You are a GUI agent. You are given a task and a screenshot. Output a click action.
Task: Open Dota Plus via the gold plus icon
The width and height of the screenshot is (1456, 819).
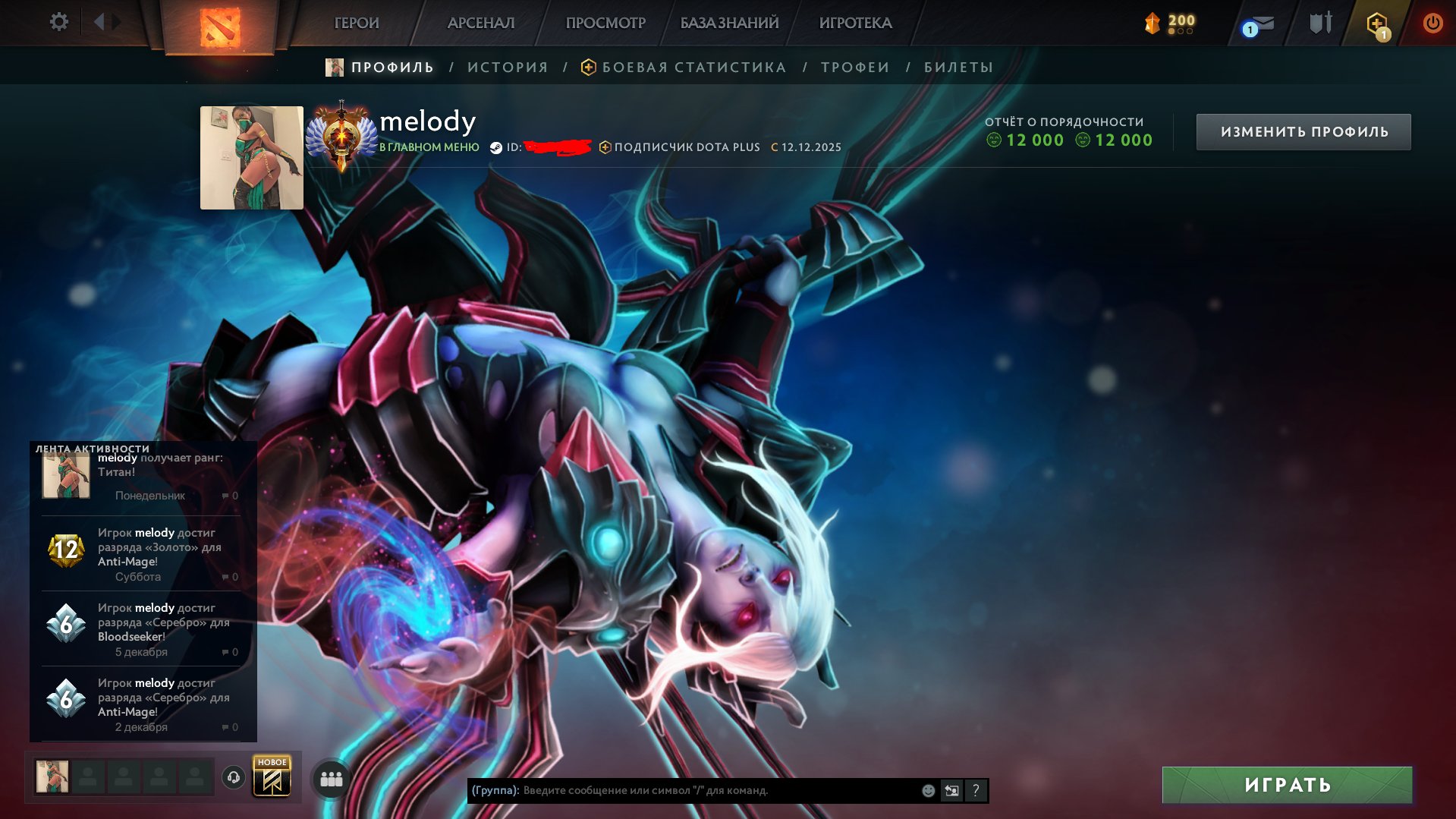1377,23
